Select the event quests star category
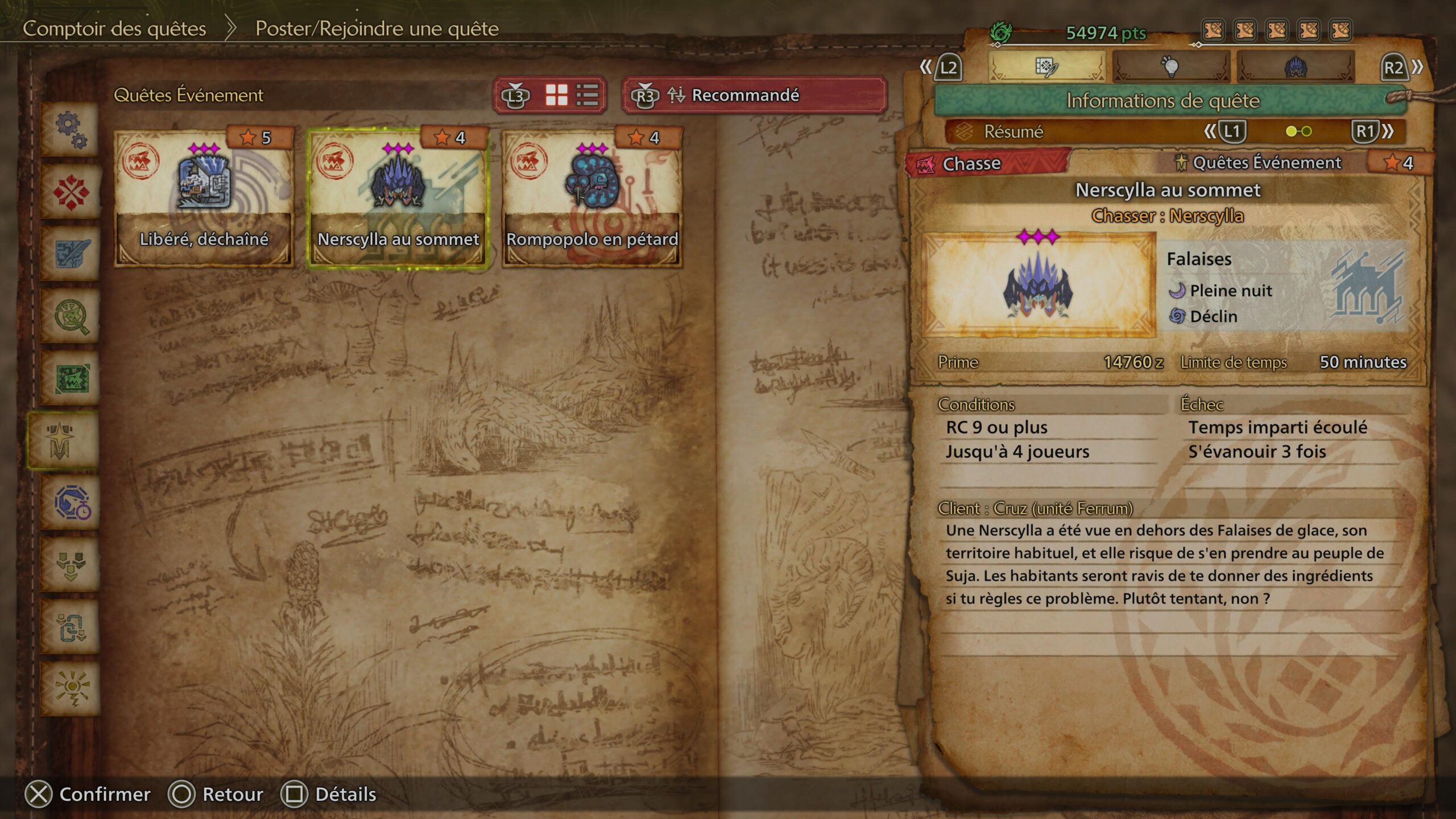 coord(61,441)
